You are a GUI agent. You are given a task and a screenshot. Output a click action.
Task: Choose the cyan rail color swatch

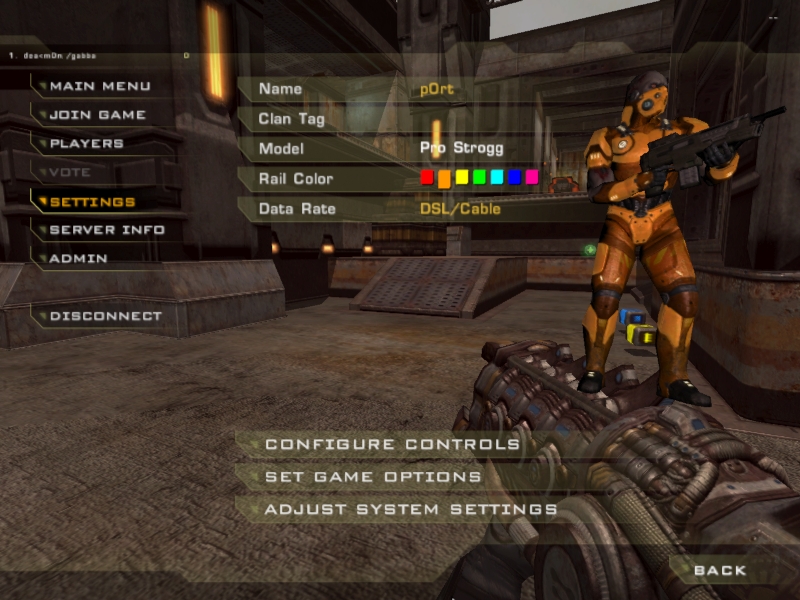coord(497,178)
